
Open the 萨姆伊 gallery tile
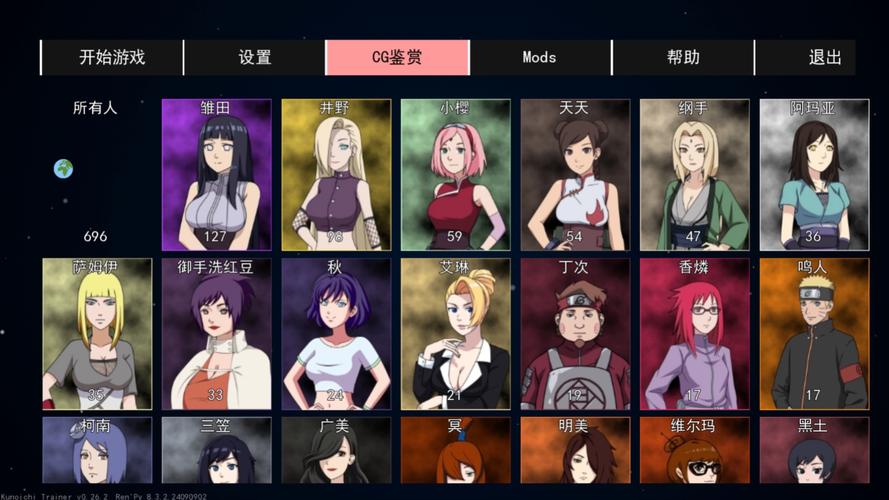point(97,333)
